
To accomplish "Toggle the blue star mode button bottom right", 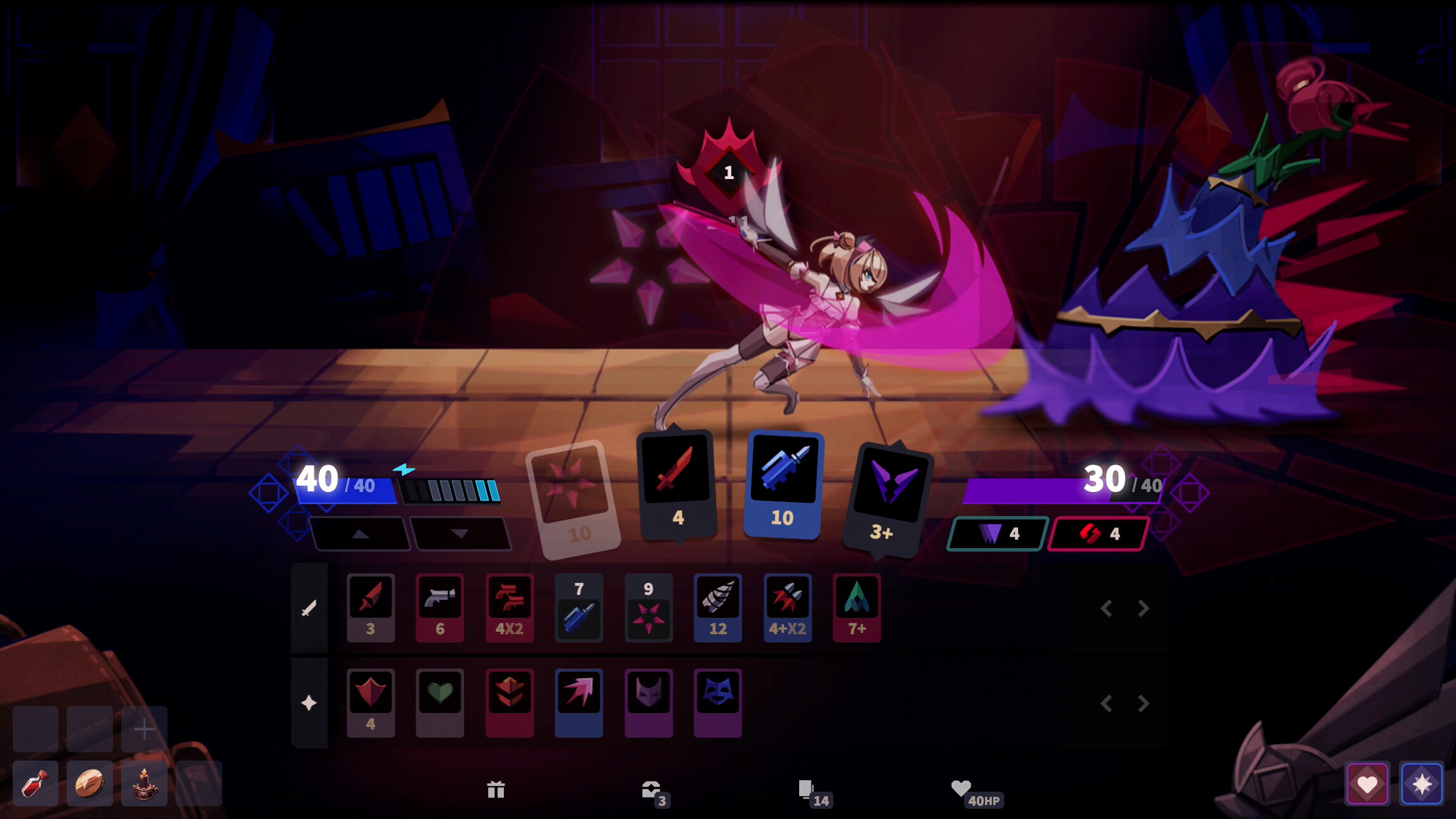I will (1422, 783).
